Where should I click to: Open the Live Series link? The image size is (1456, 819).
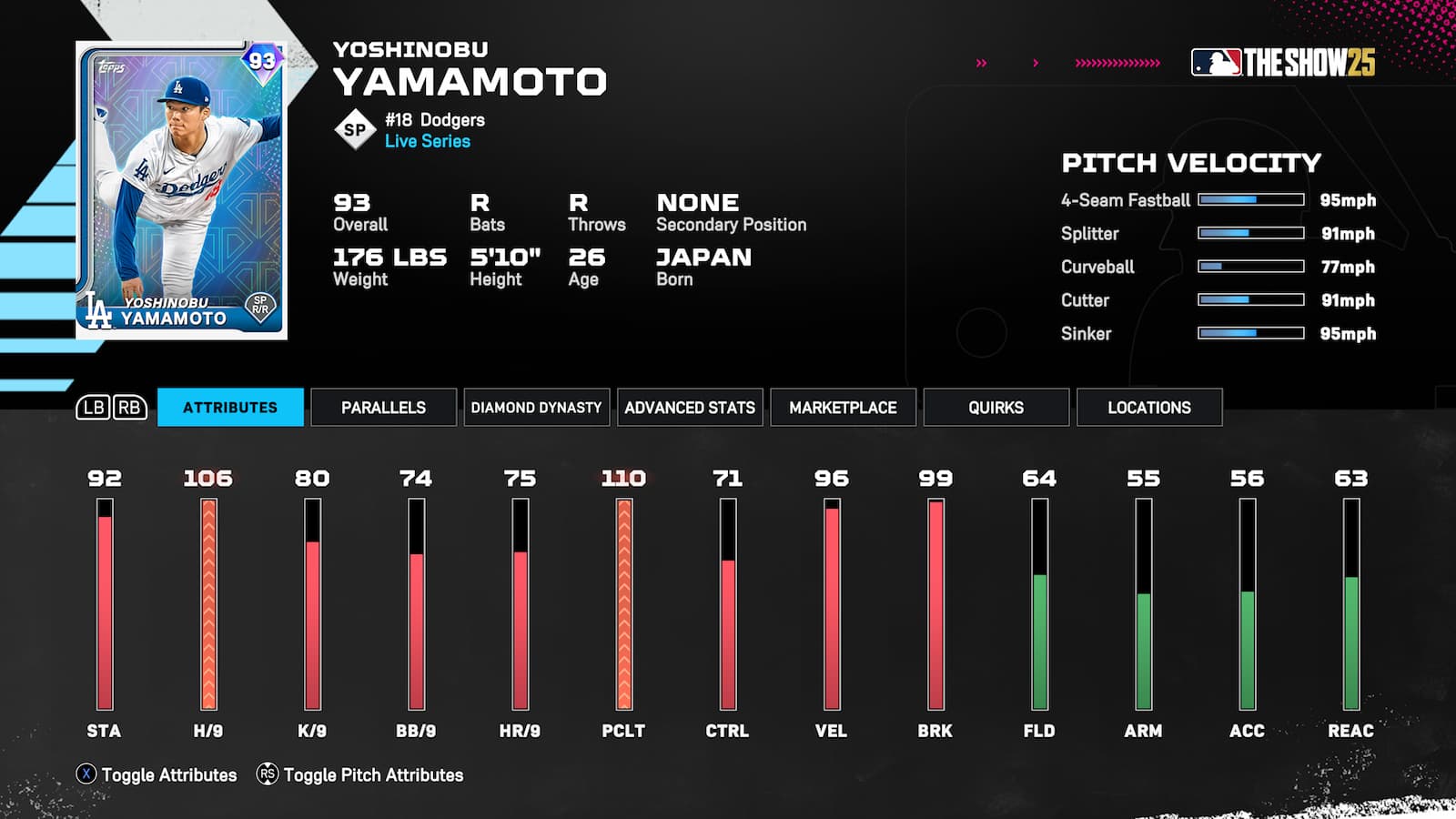[426, 141]
